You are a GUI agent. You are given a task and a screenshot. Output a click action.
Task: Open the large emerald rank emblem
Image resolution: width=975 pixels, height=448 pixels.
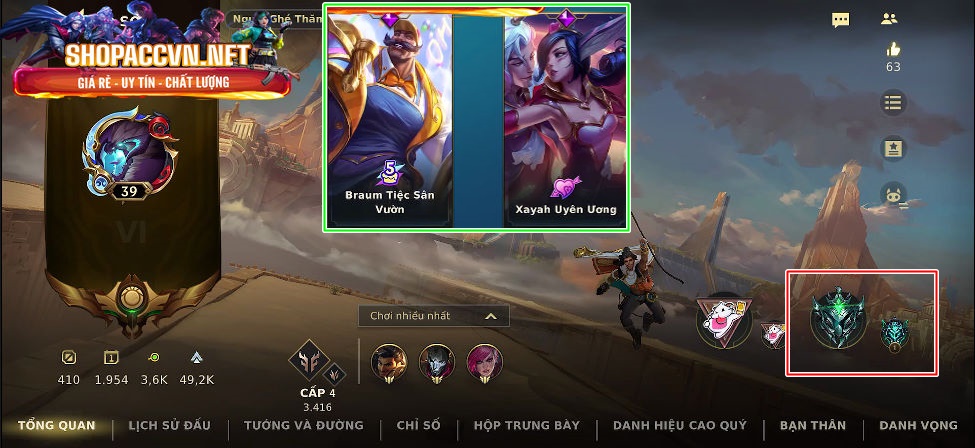pos(838,319)
